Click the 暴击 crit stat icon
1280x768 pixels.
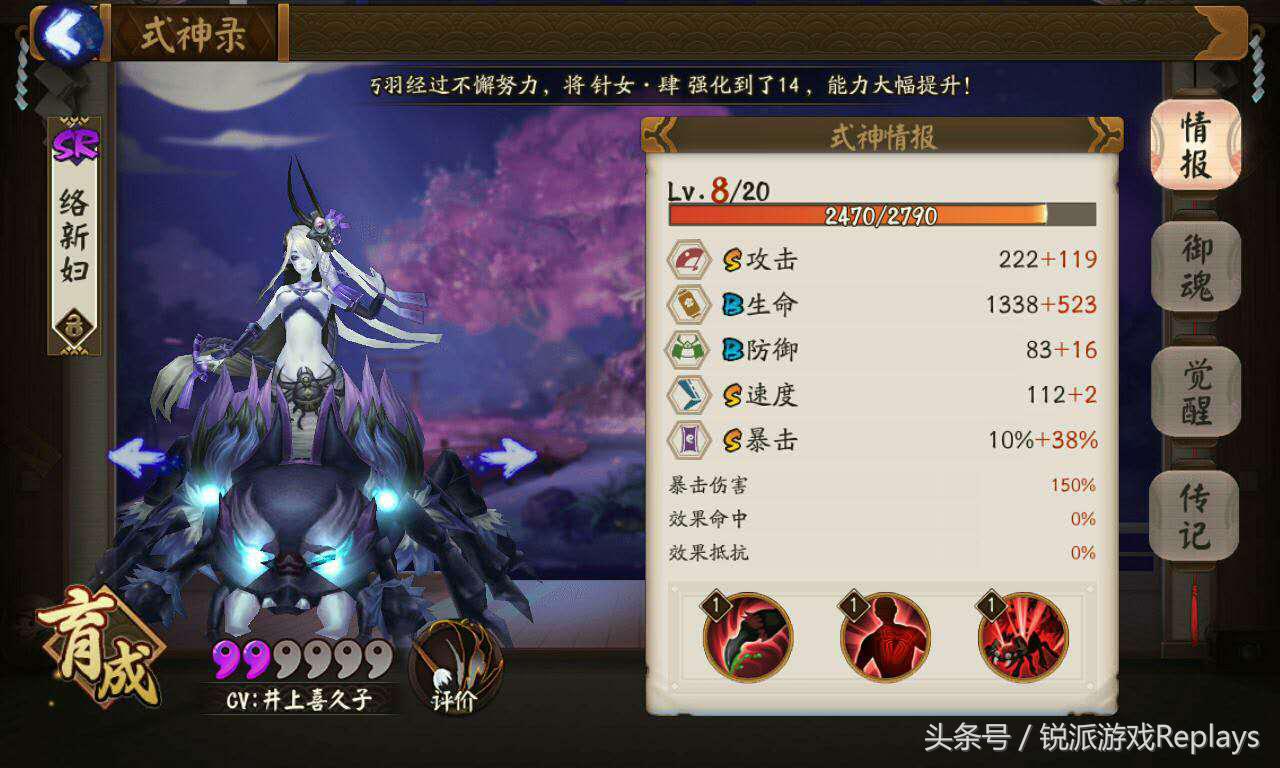coord(690,439)
